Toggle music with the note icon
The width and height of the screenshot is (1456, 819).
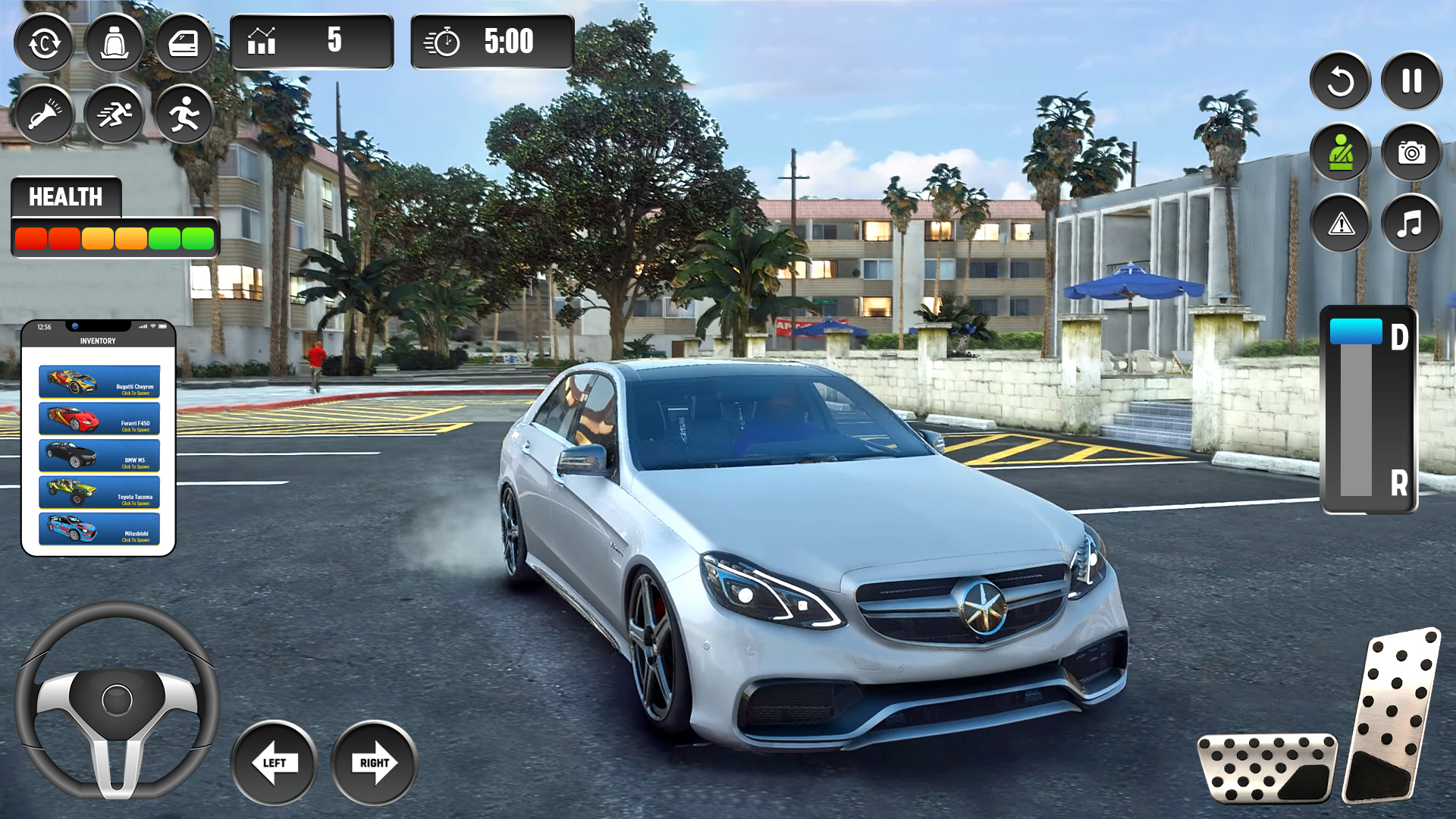pos(1410,224)
